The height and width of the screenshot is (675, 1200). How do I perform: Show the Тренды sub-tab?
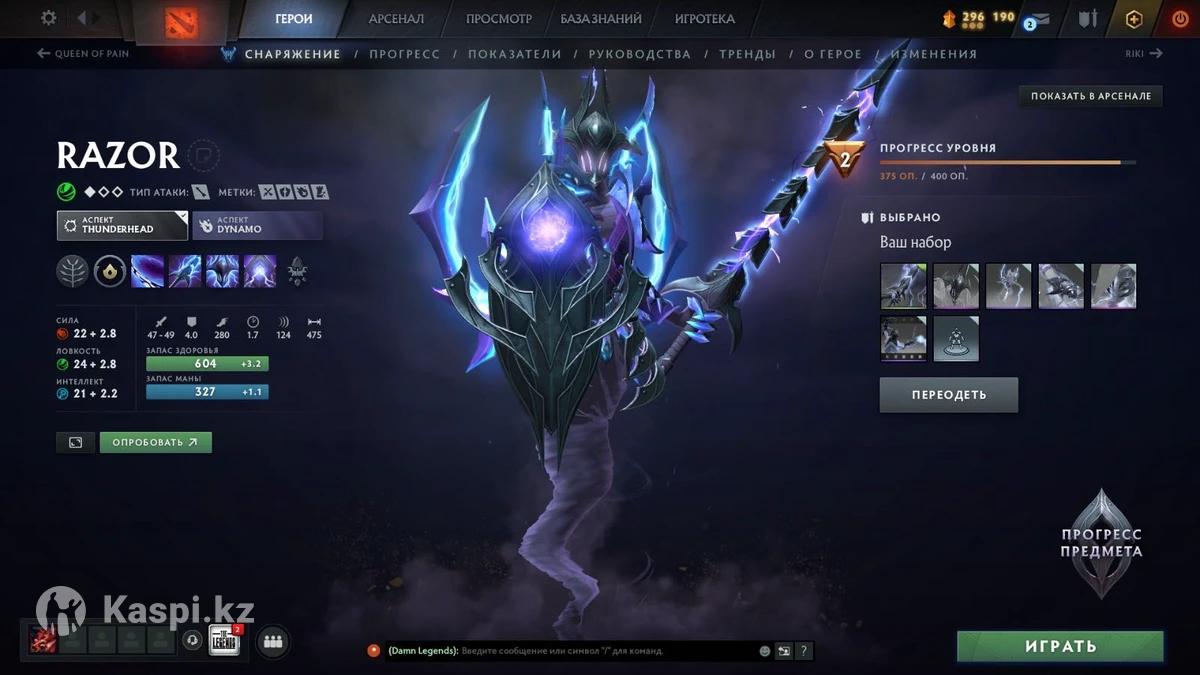747,54
